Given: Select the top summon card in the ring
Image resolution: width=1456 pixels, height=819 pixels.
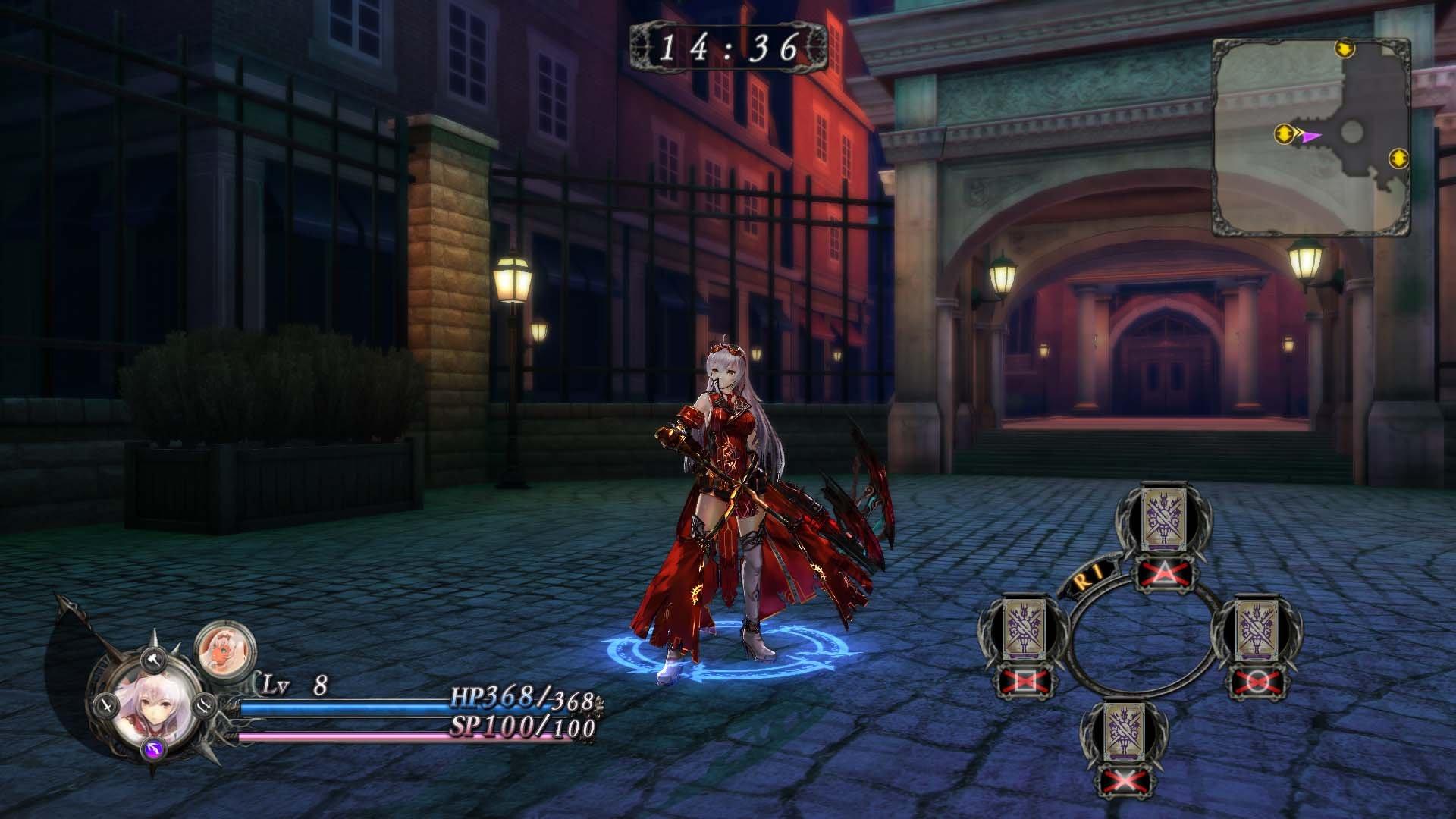Looking at the screenshot, I should (1163, 519).
